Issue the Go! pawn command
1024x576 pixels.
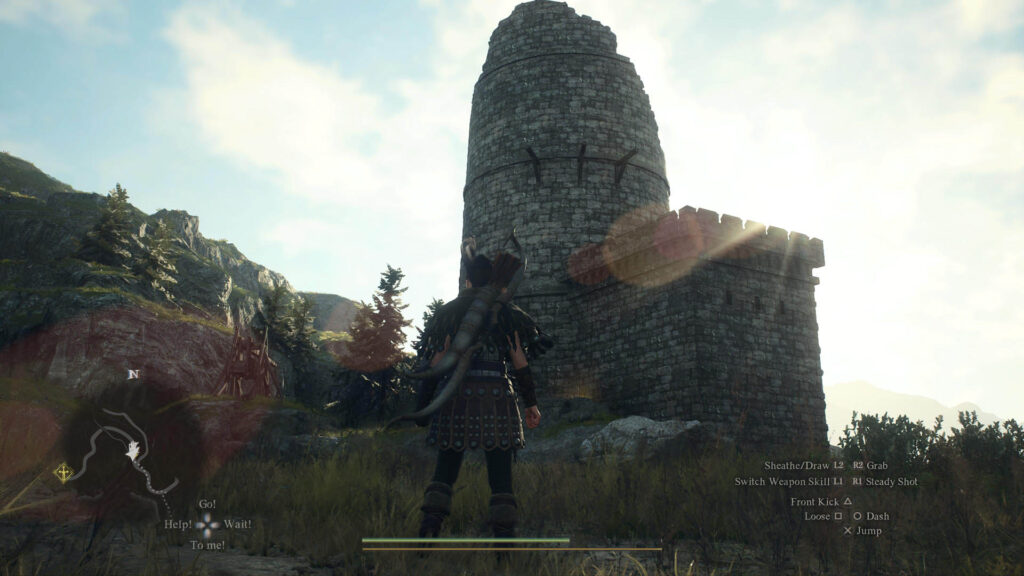(207, 504)
